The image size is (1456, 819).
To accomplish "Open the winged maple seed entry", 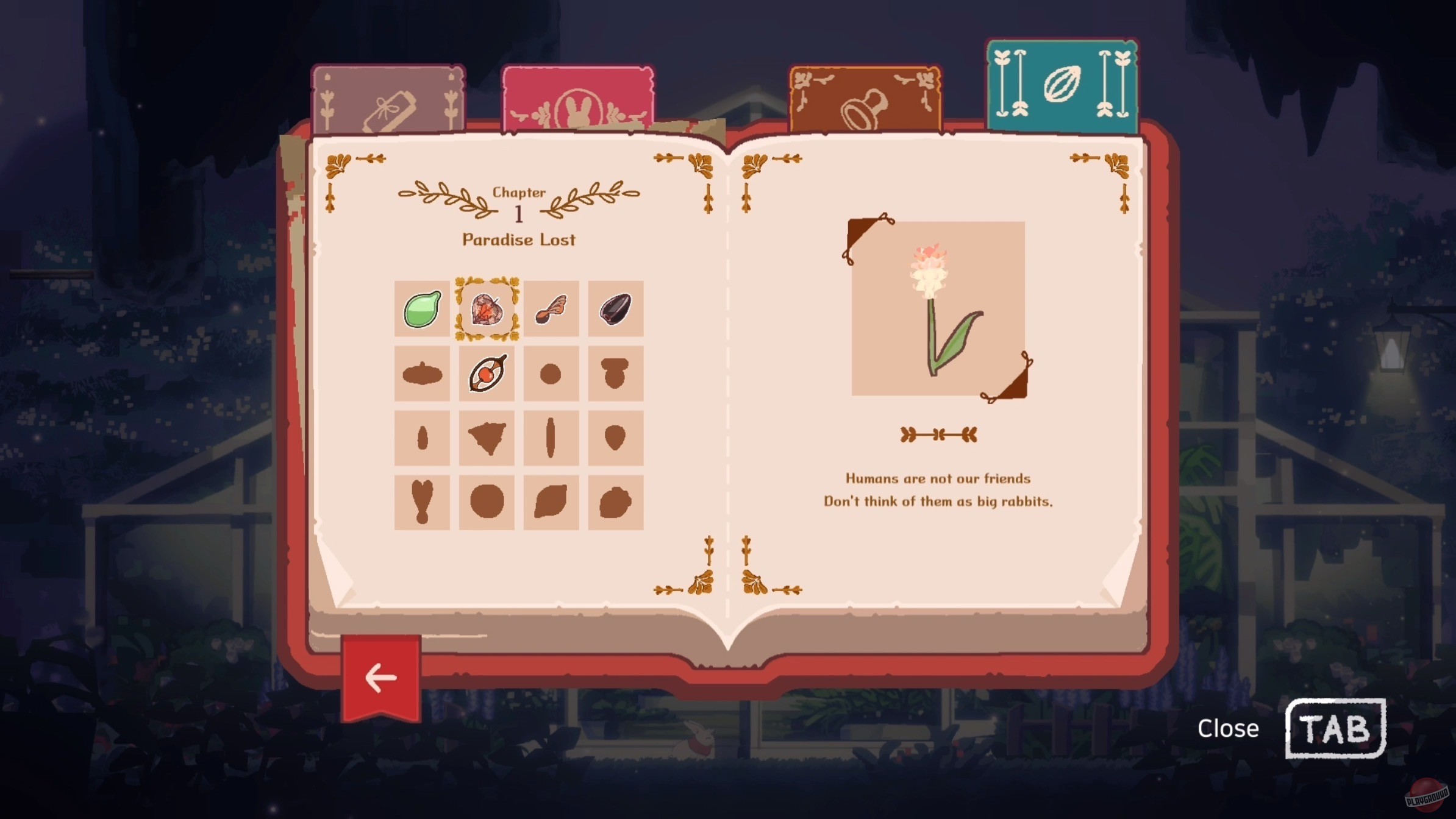I will click(x=551, y=310).
